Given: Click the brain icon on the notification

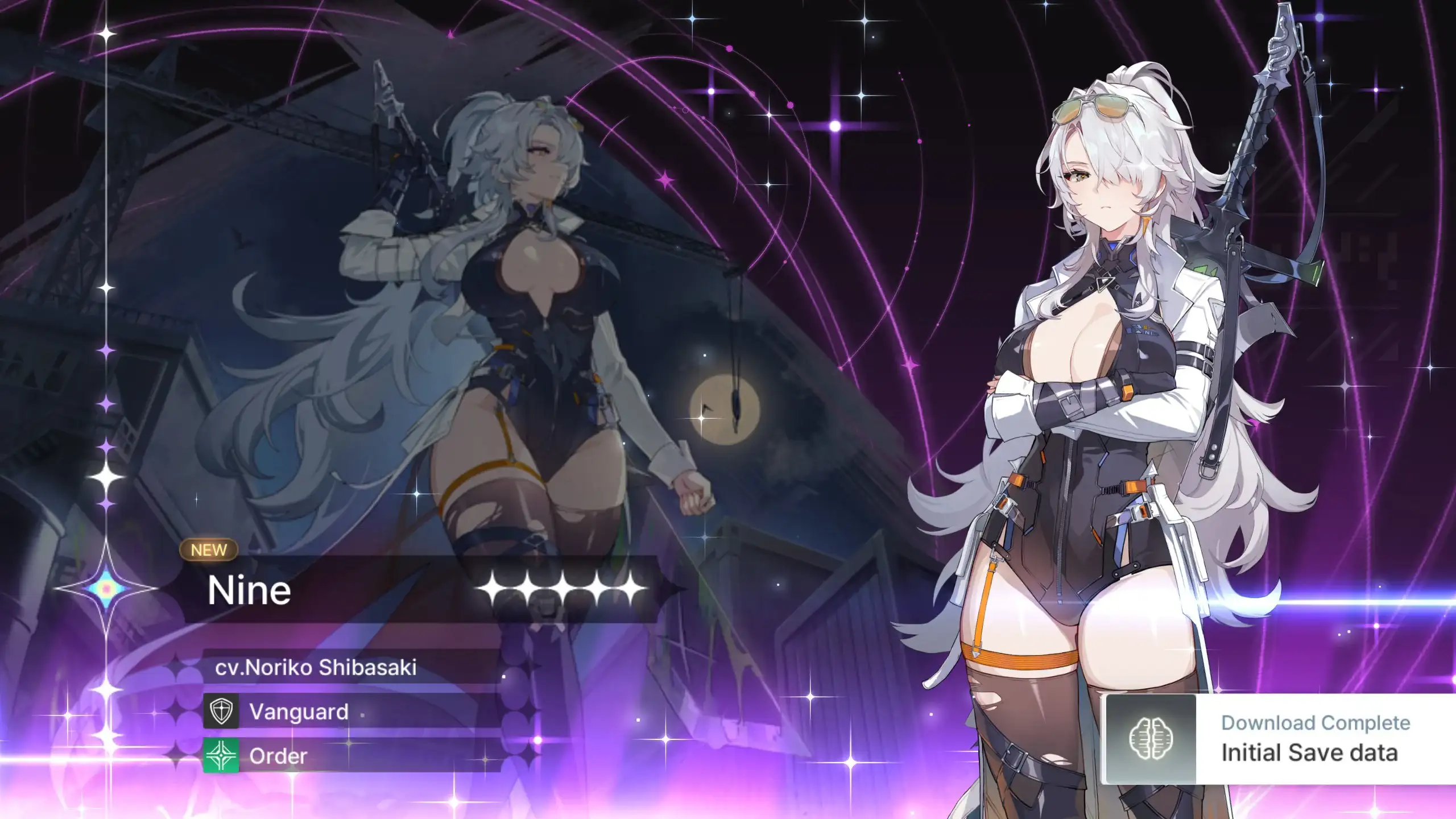Looking at the screenshot, I should click(1151, 738).
